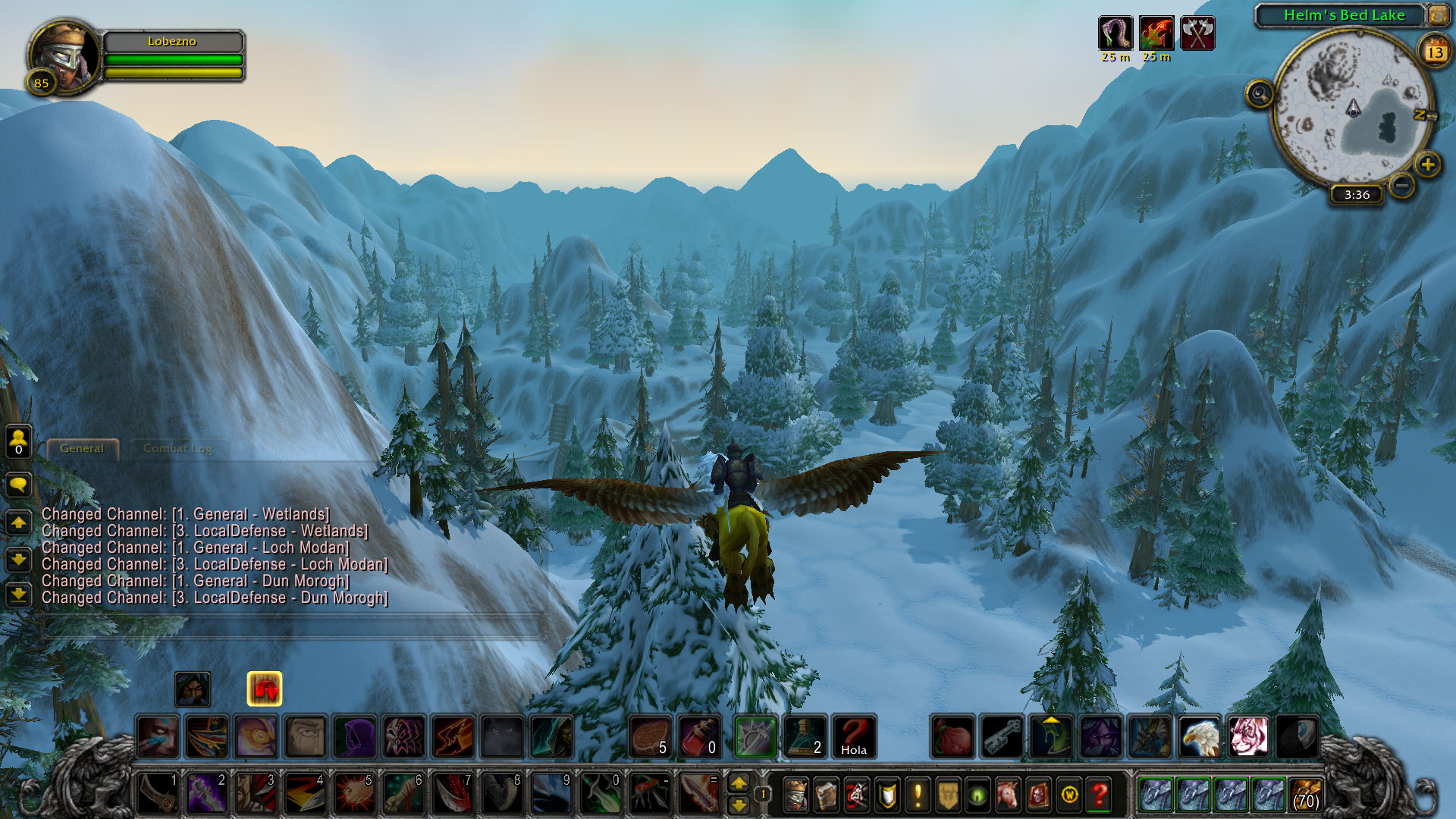
Task: Click Lobezno's player portrait
Action: coord(64,57)
